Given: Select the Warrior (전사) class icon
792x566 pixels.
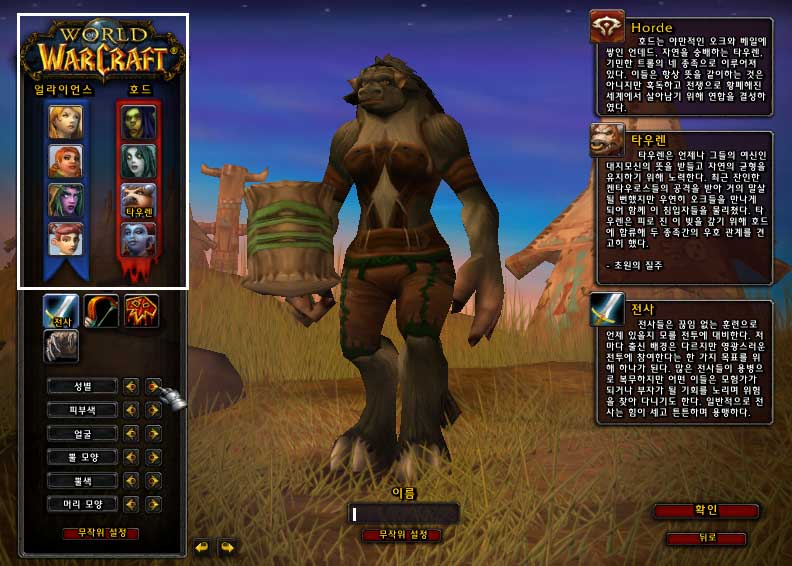Looking at the screenshot, I should pyautogui.click(x=61, y=311).
